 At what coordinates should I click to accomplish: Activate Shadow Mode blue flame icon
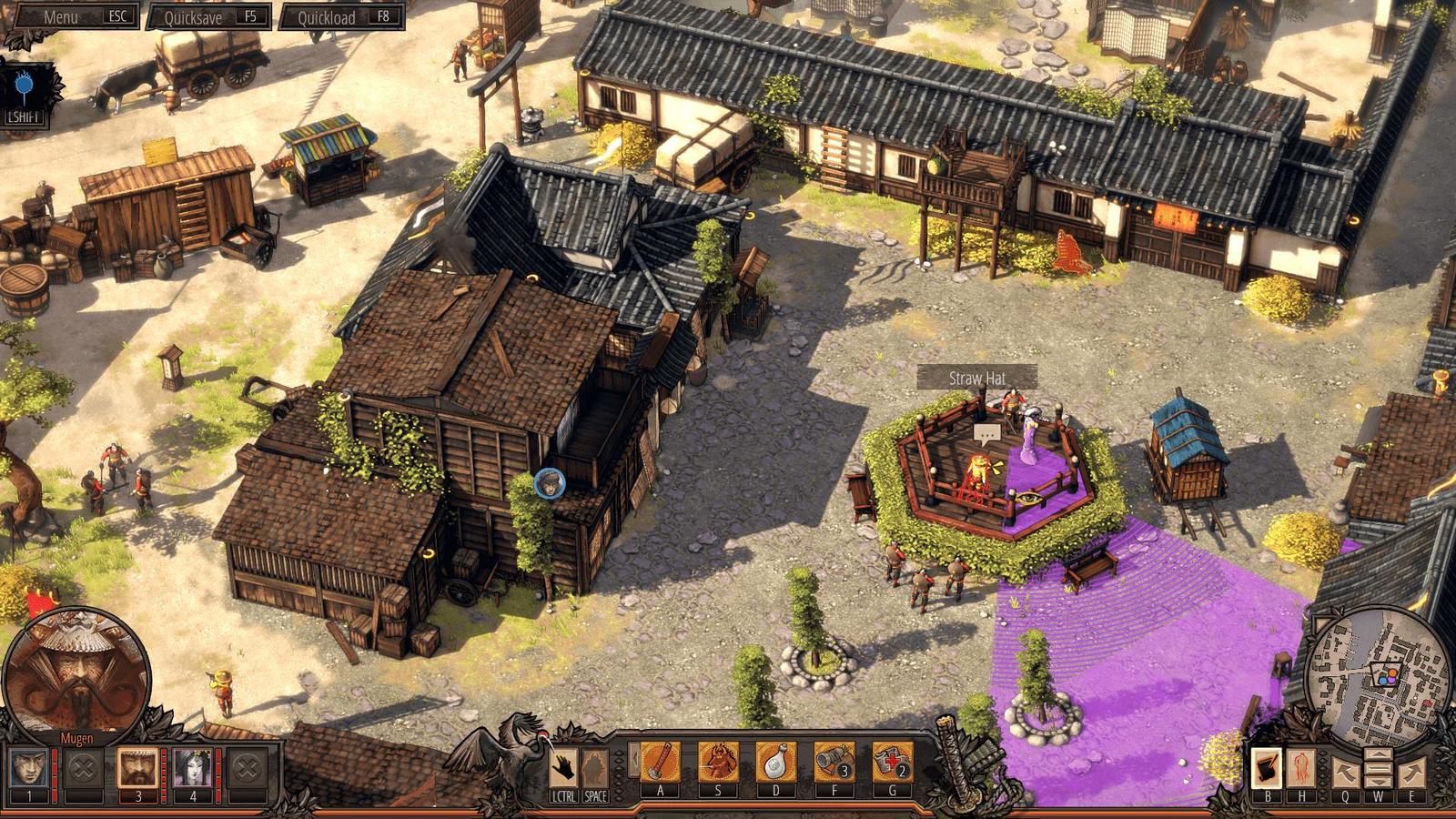(x=25, y=88)
